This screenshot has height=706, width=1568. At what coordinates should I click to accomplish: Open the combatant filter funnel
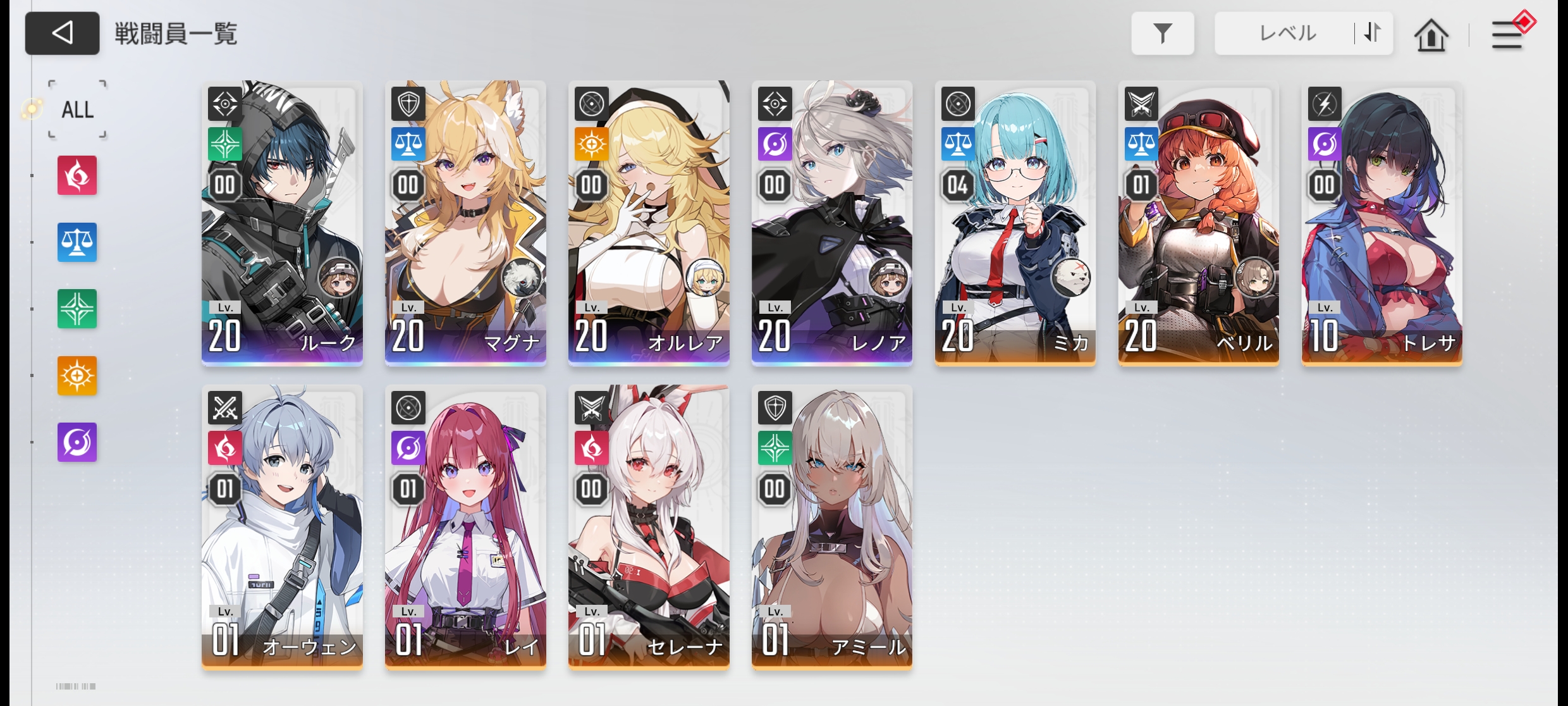(x=1162, y=33)
